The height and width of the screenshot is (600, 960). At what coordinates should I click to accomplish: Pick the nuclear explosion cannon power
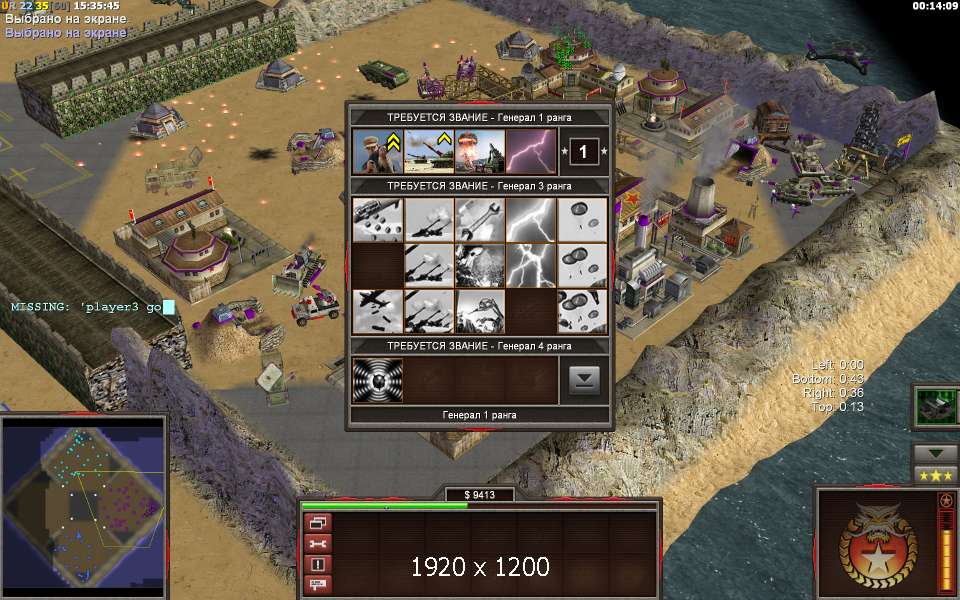coord(479,151)
